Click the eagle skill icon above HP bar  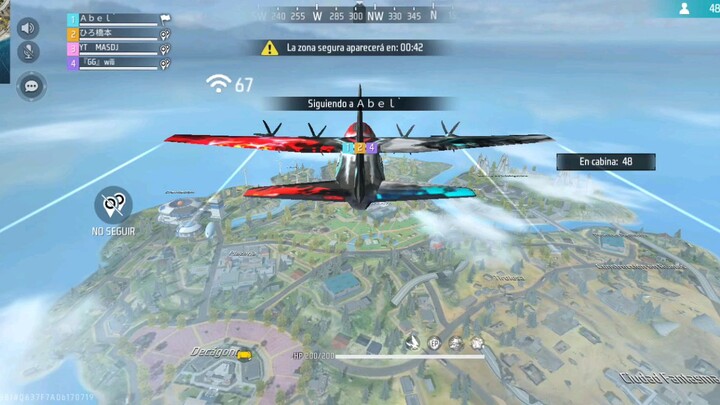pos(412,343)
